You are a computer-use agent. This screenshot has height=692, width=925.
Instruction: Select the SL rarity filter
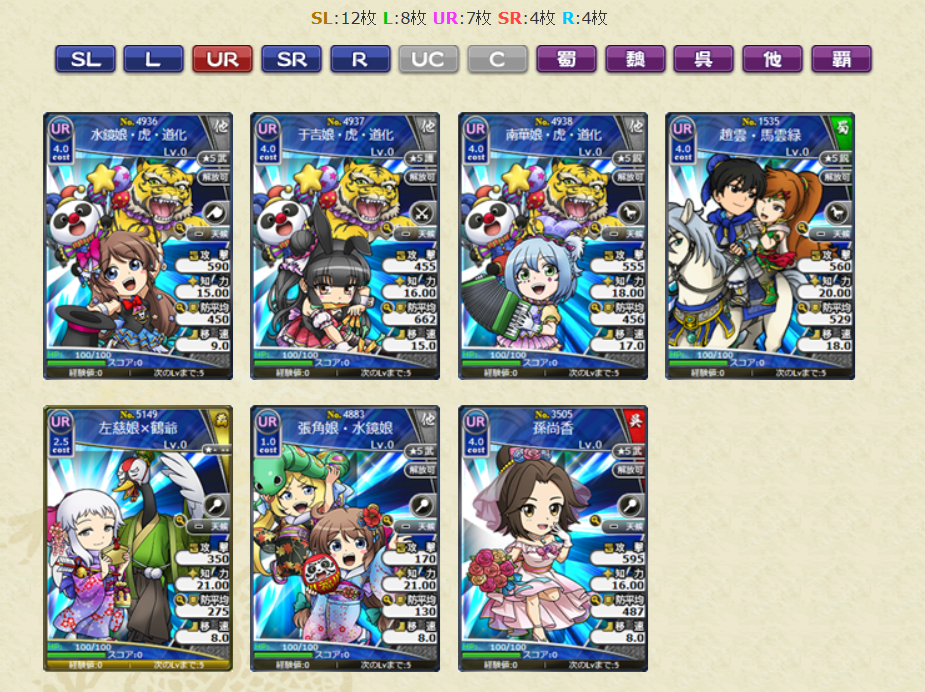85,59
